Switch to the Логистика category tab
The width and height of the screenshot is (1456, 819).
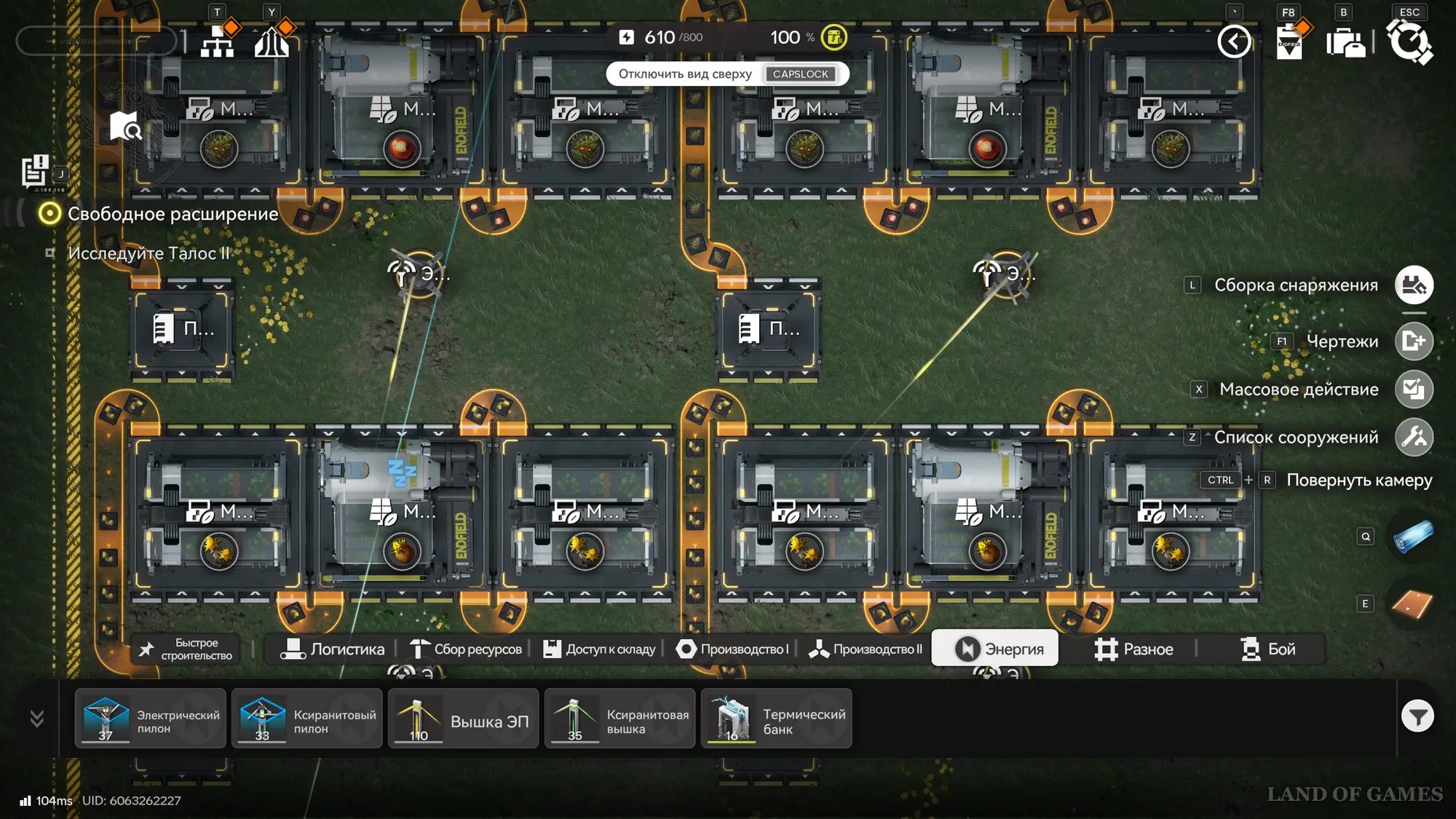click(x=333, y=649)
